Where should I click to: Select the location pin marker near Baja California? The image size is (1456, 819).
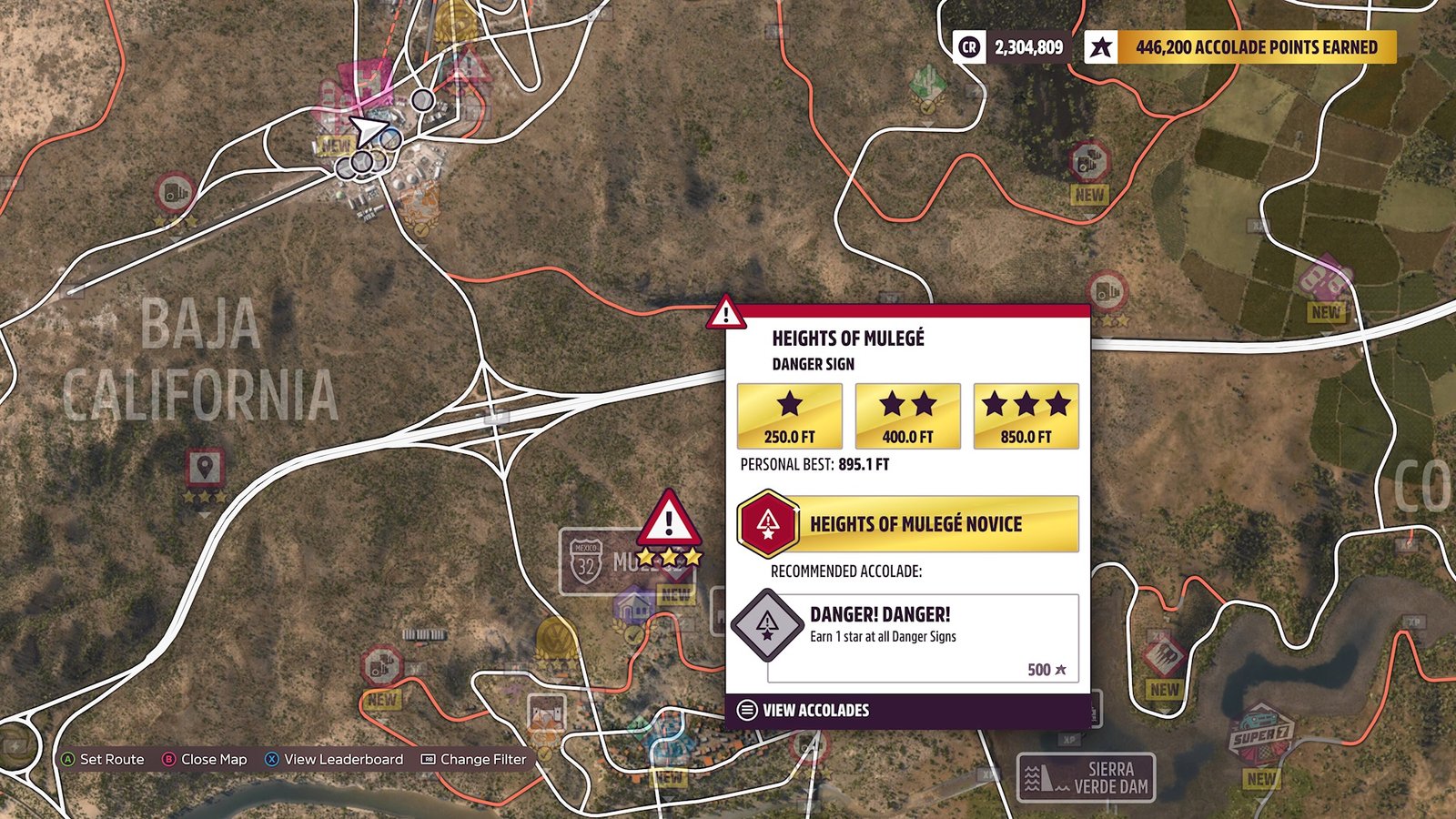(205, 470)
